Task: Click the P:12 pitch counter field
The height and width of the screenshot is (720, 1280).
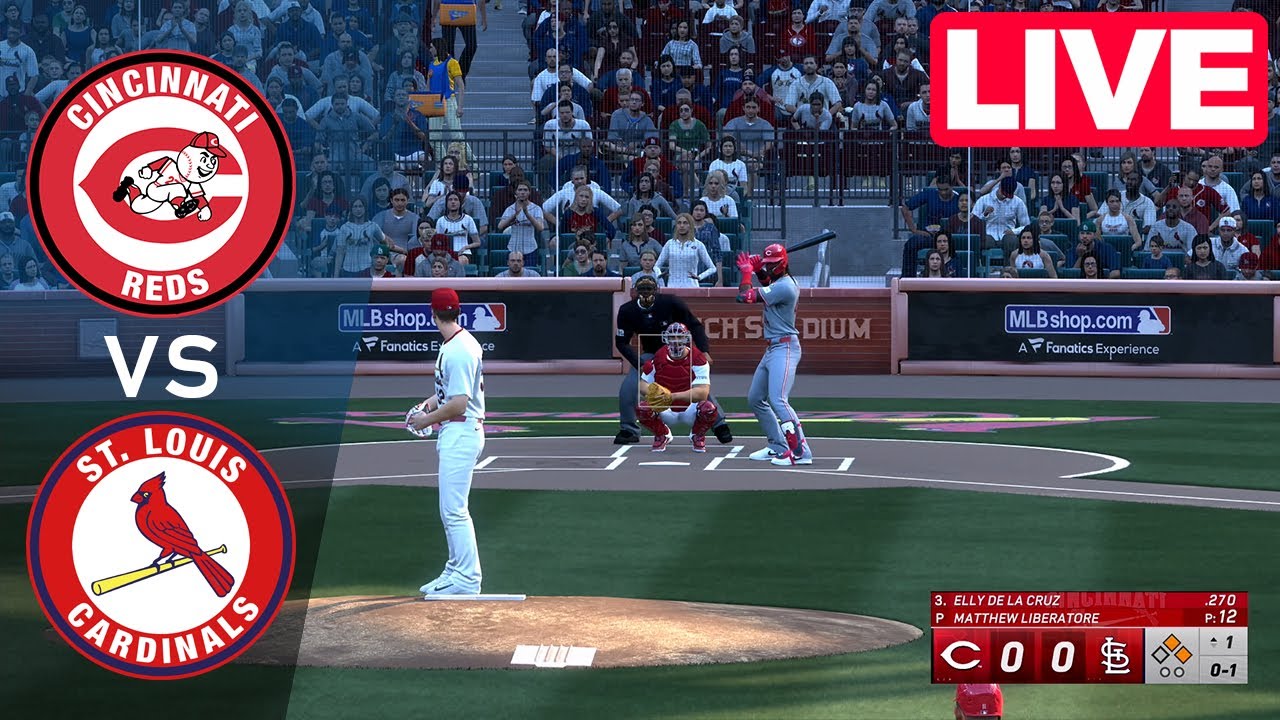Action: pos(1219,617)
